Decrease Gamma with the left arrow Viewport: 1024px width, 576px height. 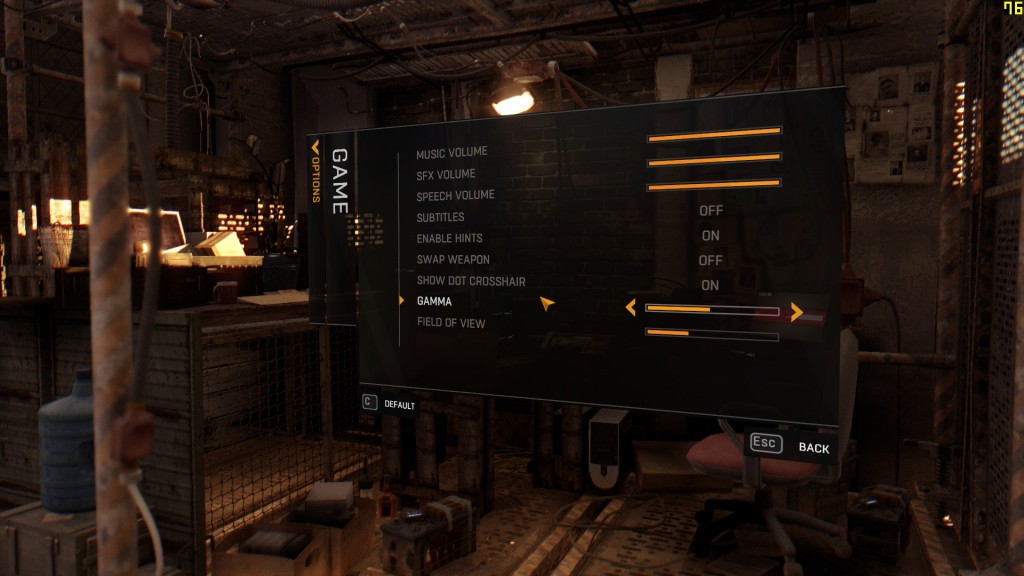630,308
